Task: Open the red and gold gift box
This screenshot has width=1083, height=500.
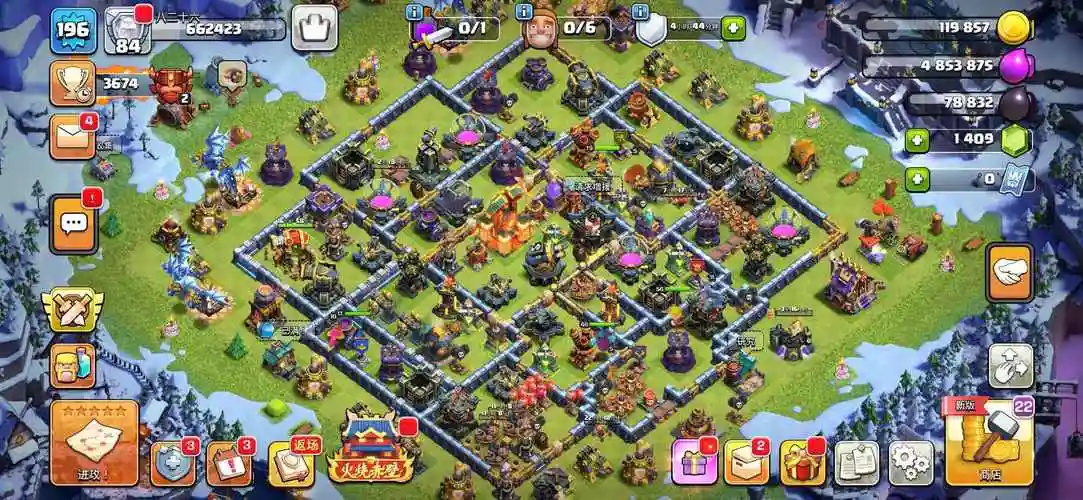Action: pos(802,462)
